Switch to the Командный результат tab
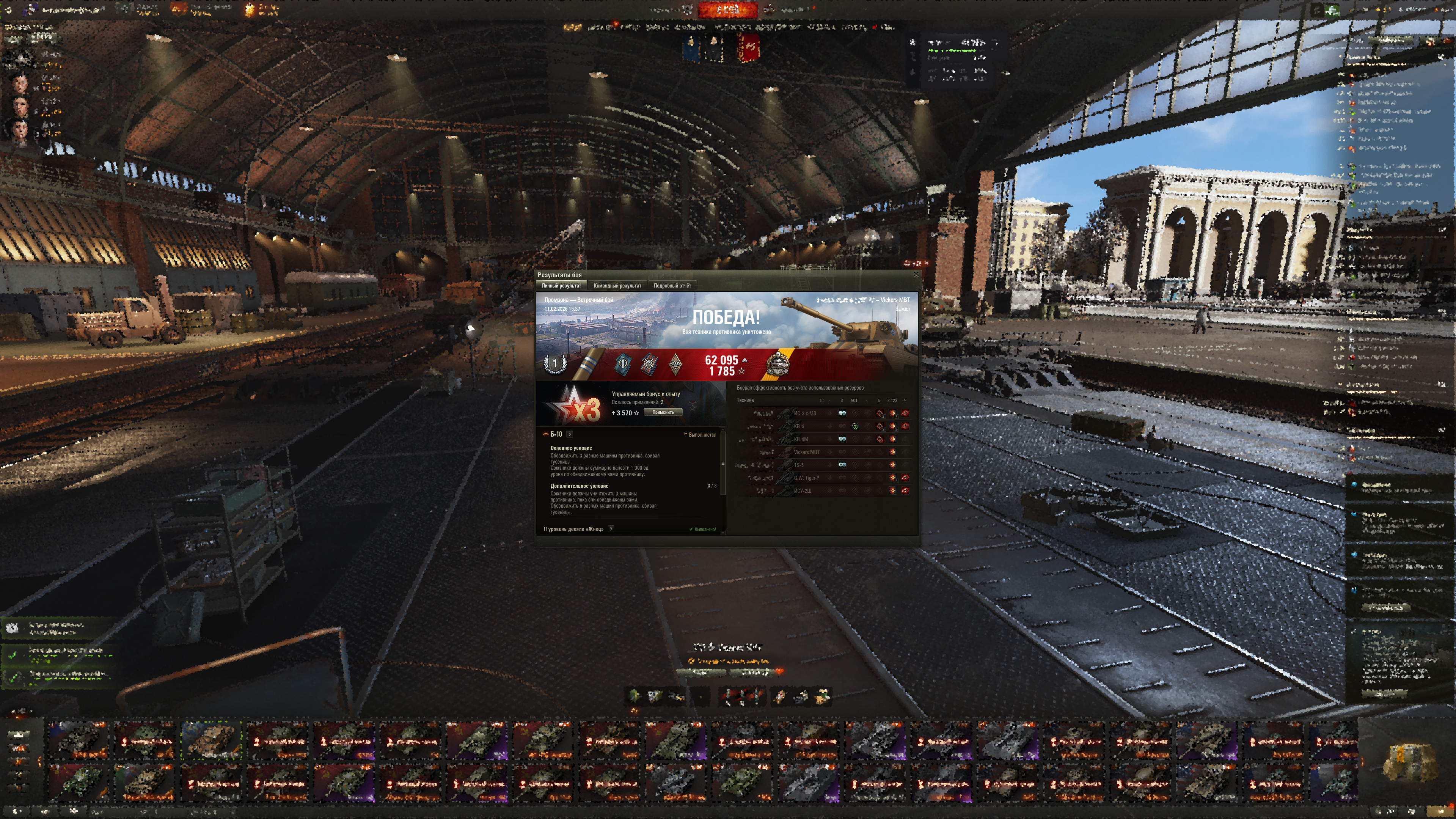Image resolution: width=1456 pixels, height=819 pixels. tap(617, 286)
